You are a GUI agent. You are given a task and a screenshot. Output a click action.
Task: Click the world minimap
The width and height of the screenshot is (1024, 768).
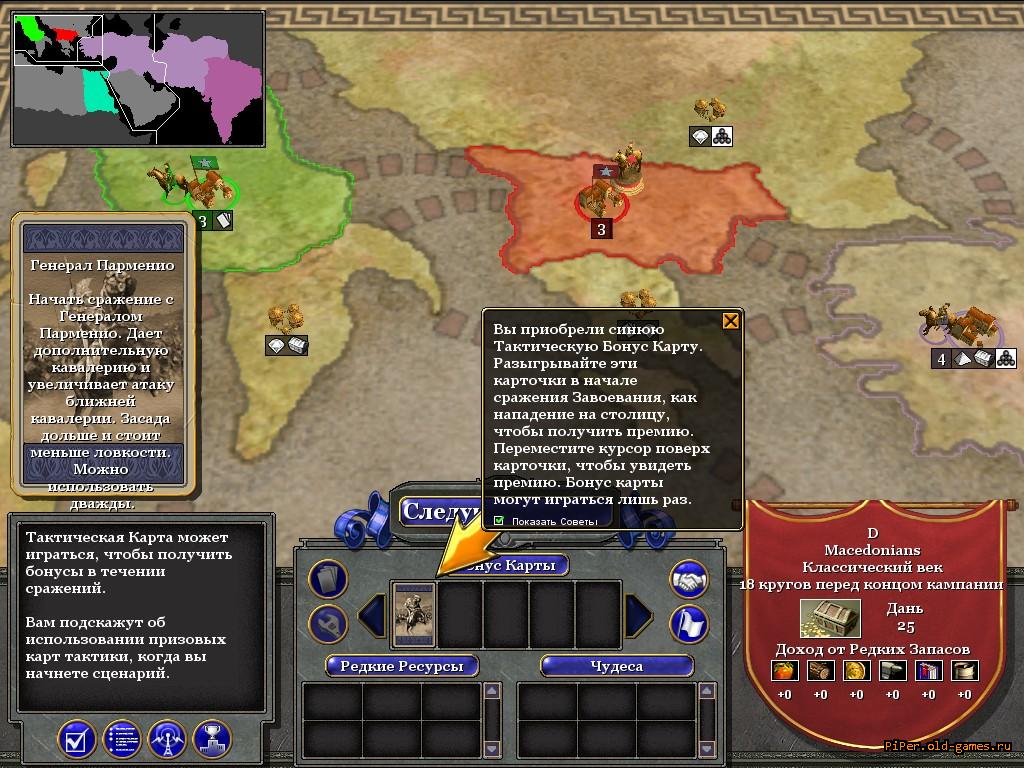pyautogui.click(x=138, y=80)
